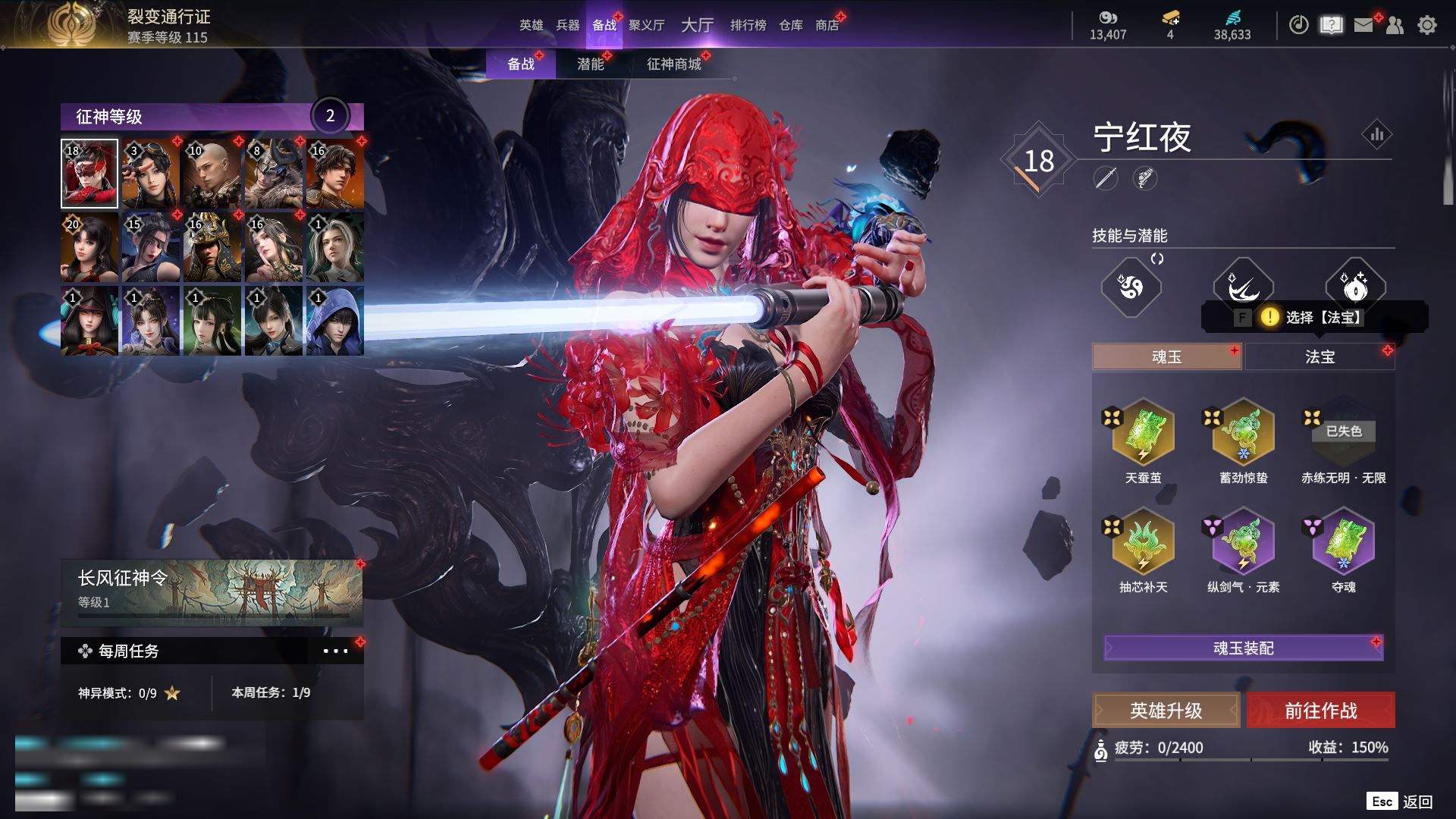Viewport: 1456px width, 819px height.
Task: Switch to the 征神商城 tab
Action: pyautogui.click(x=673, y=64)
